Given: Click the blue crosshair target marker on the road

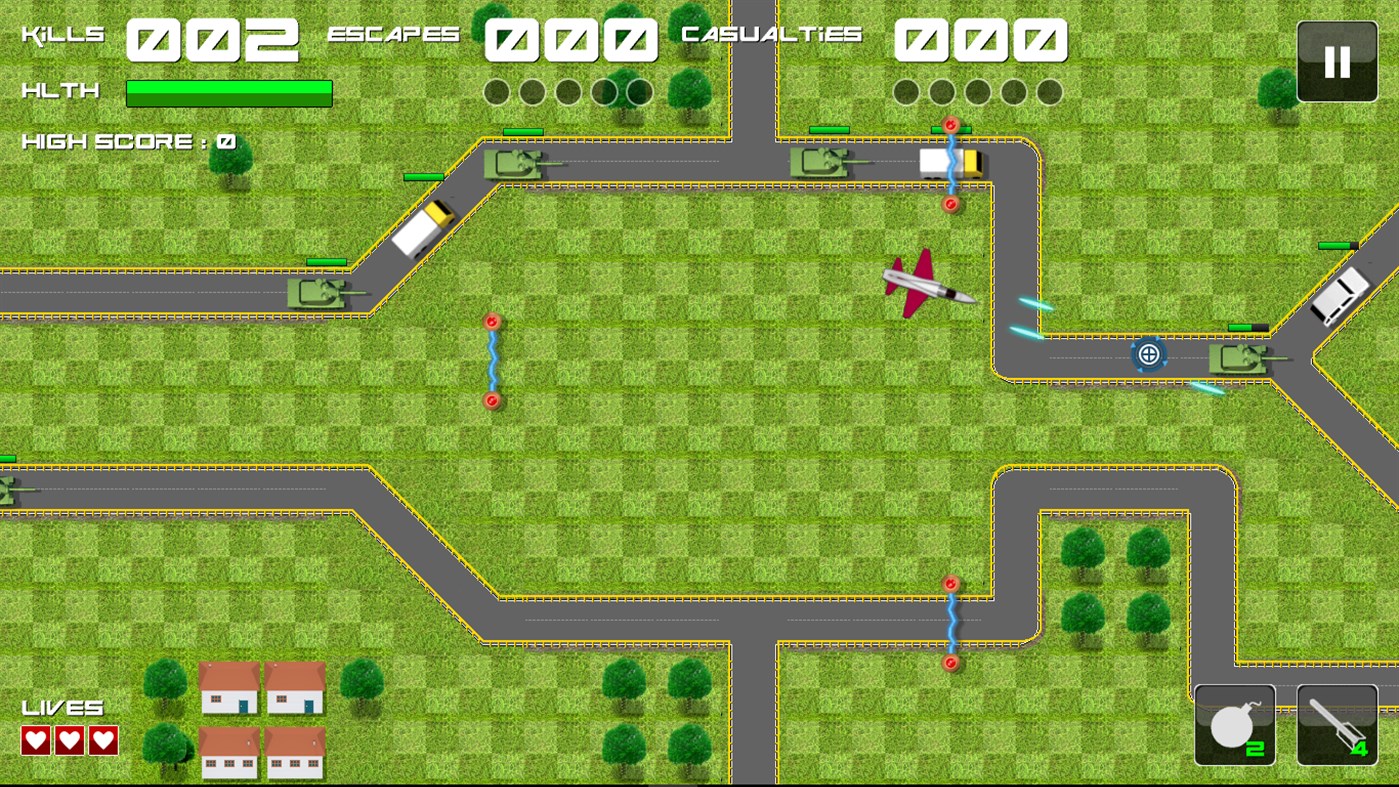Looking at the screenshot, I should click(1148, 353).
